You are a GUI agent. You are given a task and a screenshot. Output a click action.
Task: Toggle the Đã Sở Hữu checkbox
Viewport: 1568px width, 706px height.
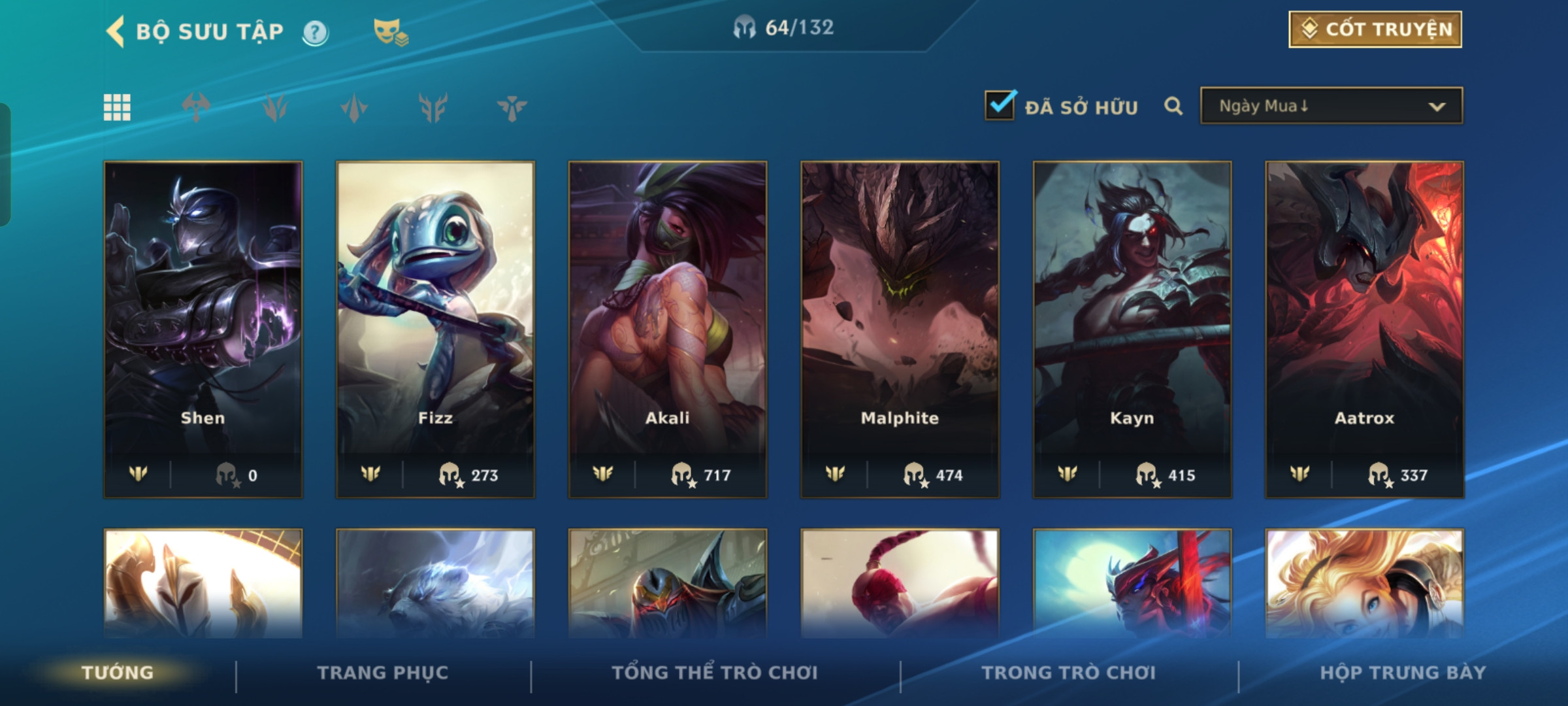pos(1000,106)
